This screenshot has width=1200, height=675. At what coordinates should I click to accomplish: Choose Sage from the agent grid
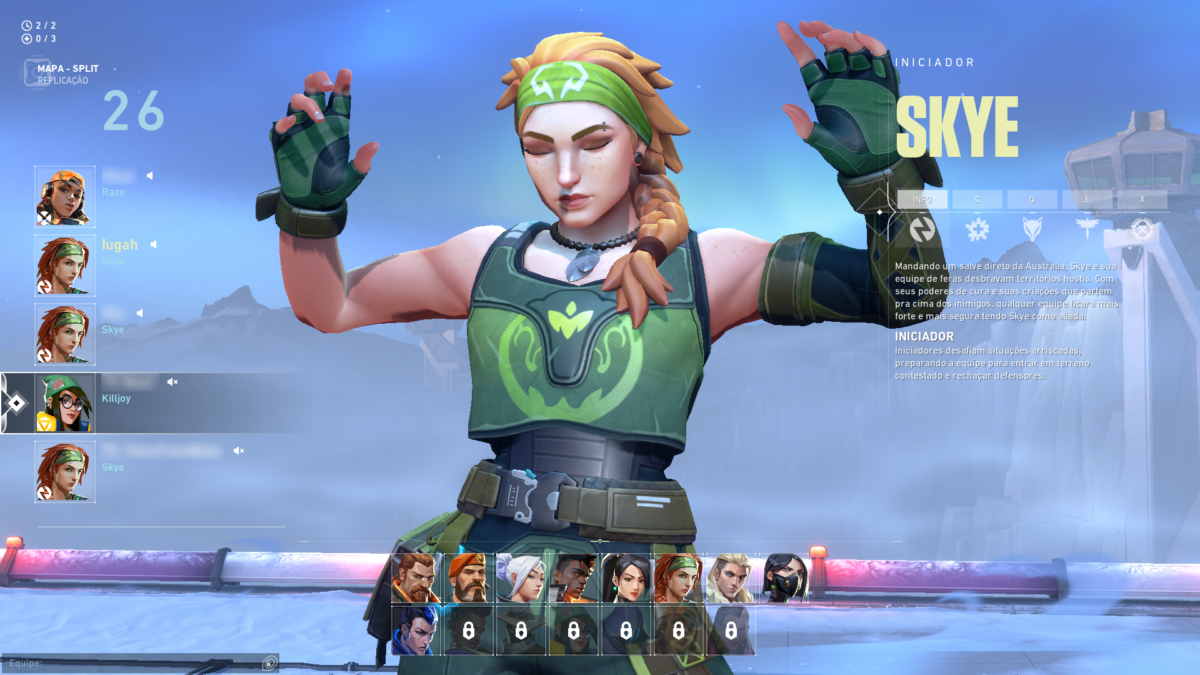pos(626,578)
